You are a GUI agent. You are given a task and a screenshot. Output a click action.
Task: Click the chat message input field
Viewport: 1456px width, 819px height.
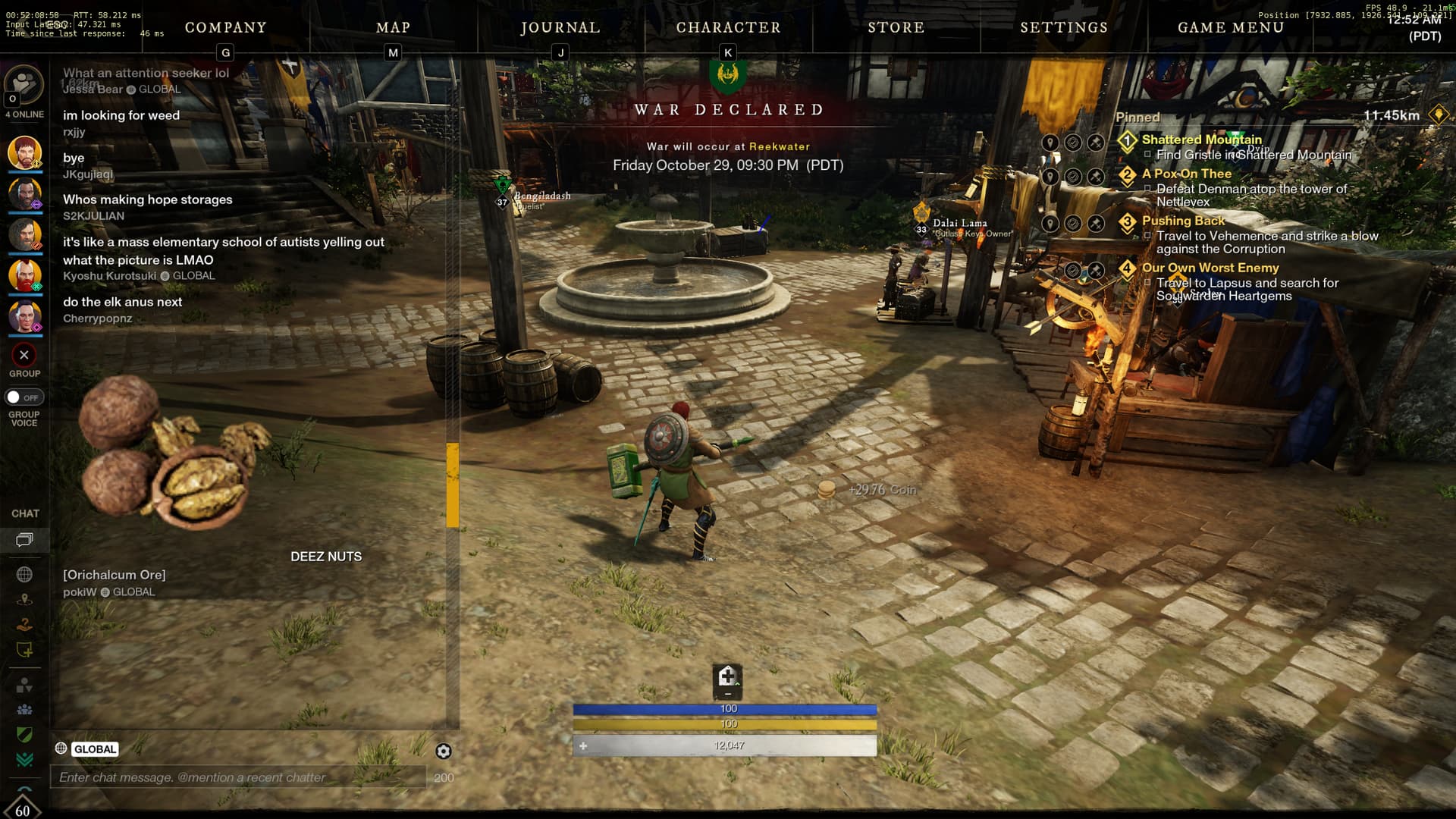(238, 777)
